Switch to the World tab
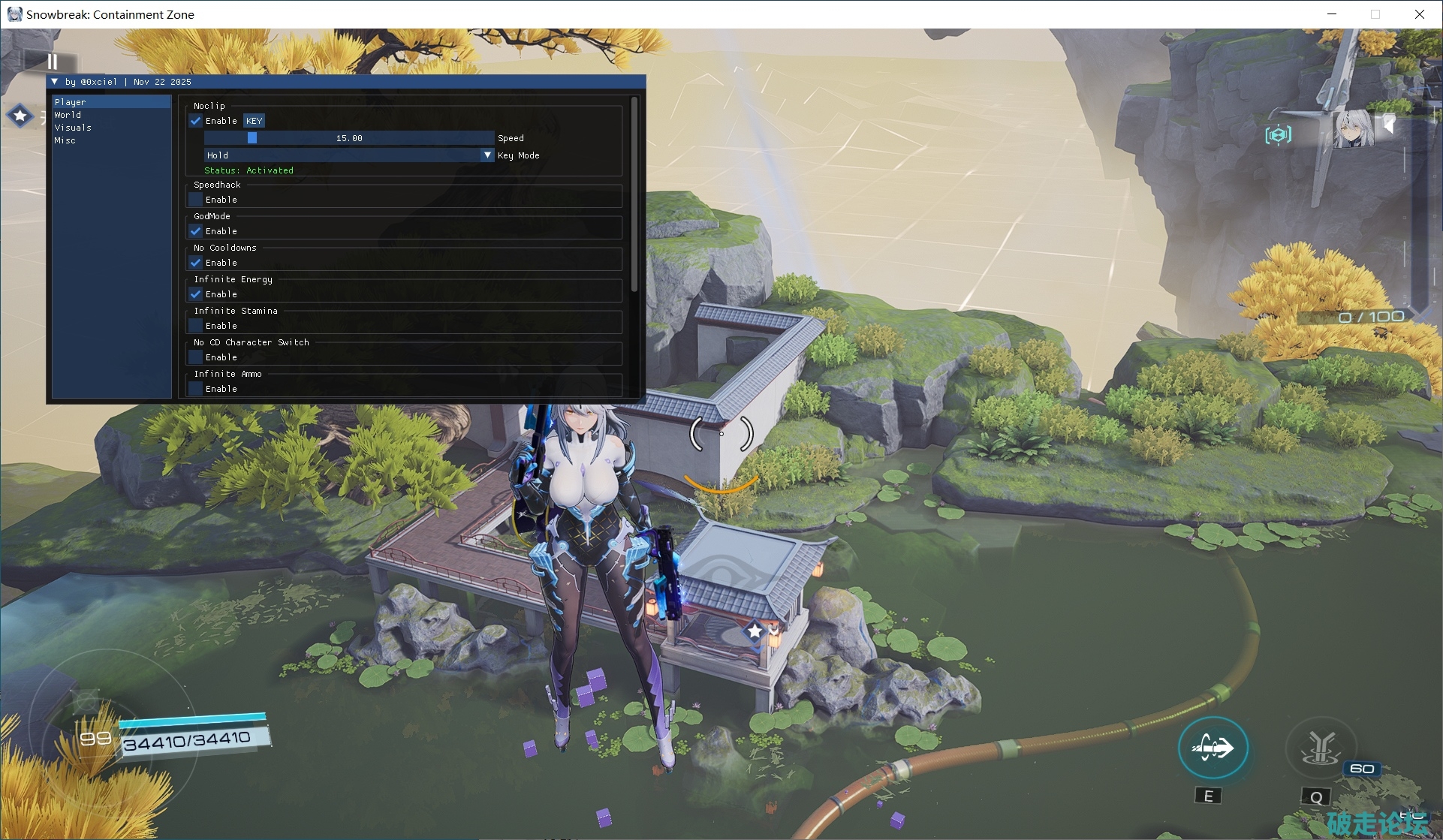Viewport: 1443px width, 840px height. (x=68, y=115)
